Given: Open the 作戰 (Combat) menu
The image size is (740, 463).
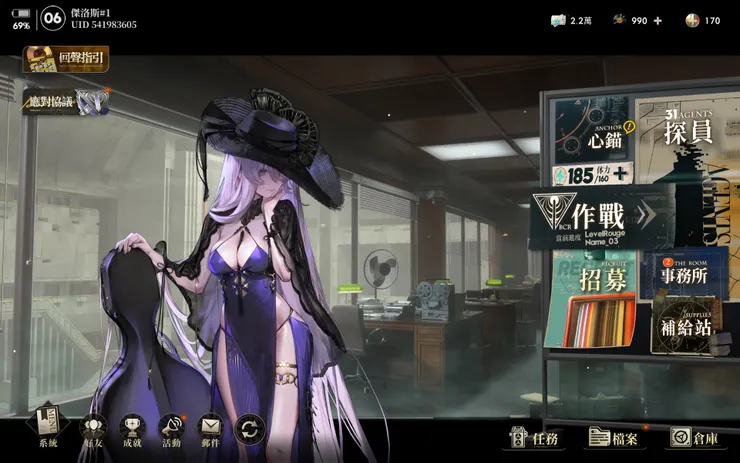Looking at the screenshot, I should click(x=598, y=214).
